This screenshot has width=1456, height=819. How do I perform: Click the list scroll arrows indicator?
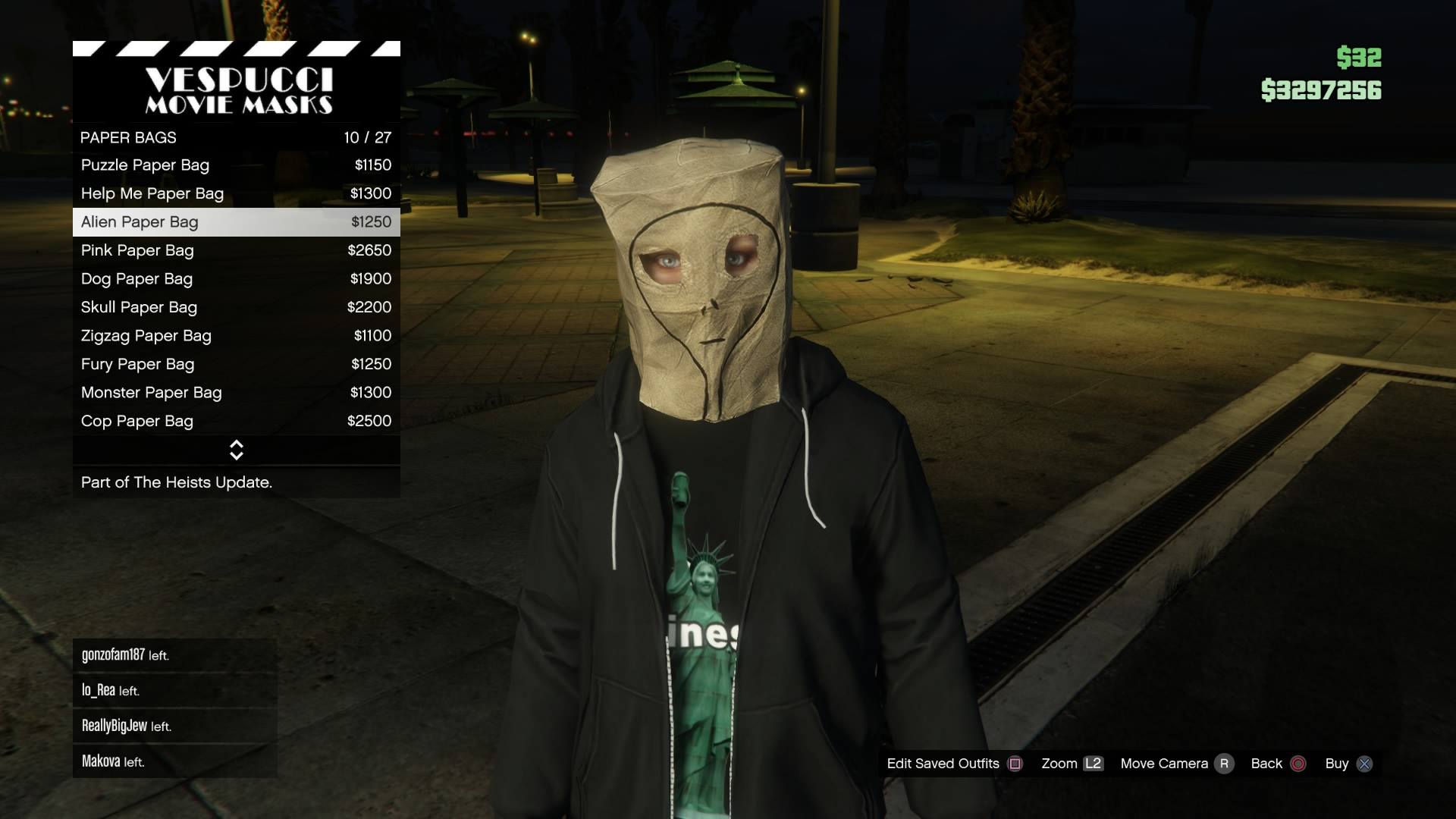pos(237,450)
